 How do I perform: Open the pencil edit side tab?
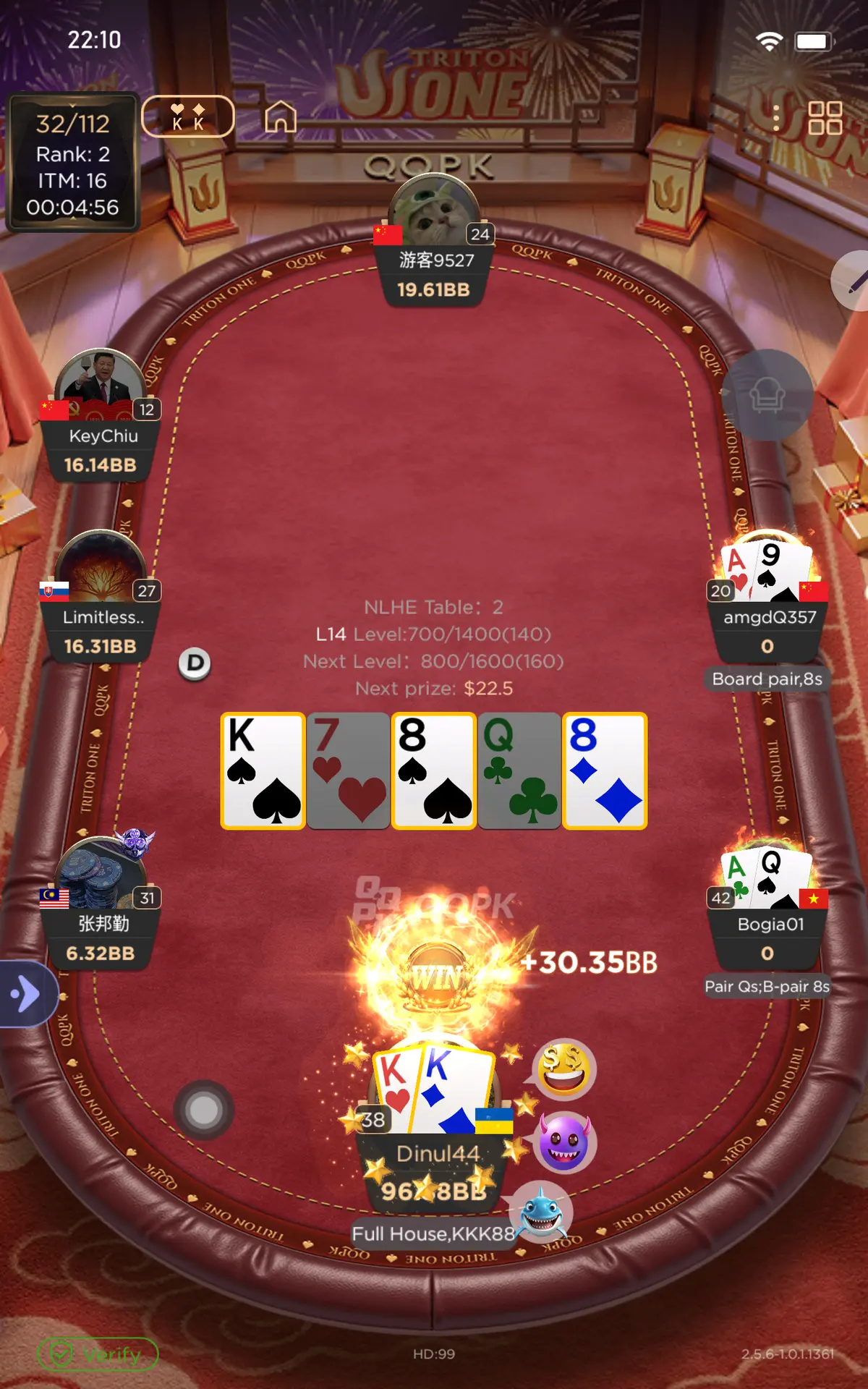pyautogui.click(x=854, y=281)
